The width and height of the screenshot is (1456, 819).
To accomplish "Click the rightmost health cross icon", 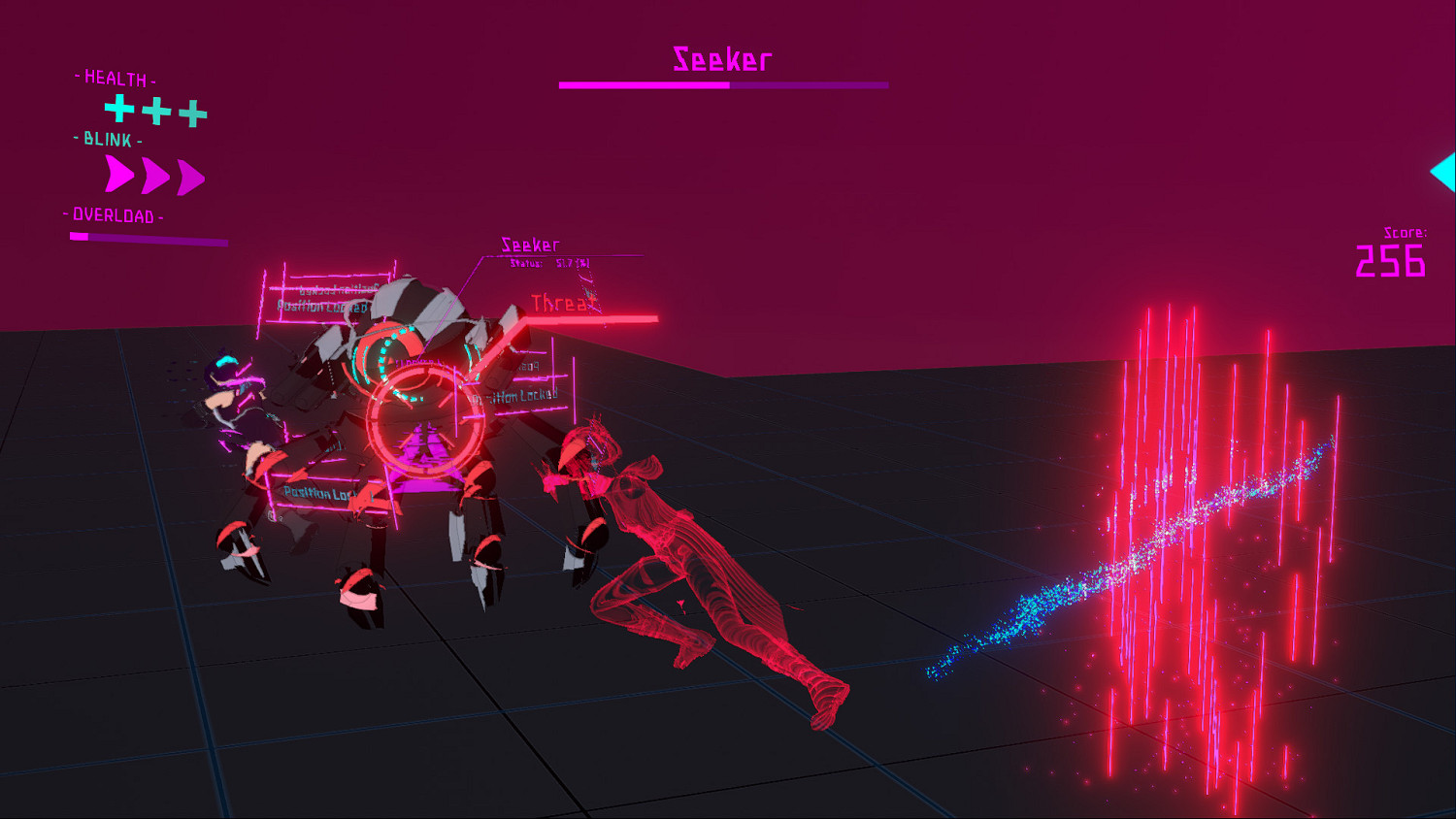I will coord(191,112).
